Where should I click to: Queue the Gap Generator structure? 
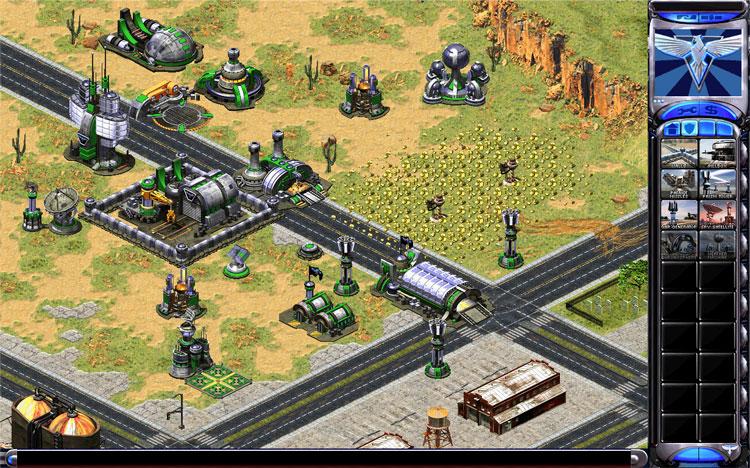678,214
